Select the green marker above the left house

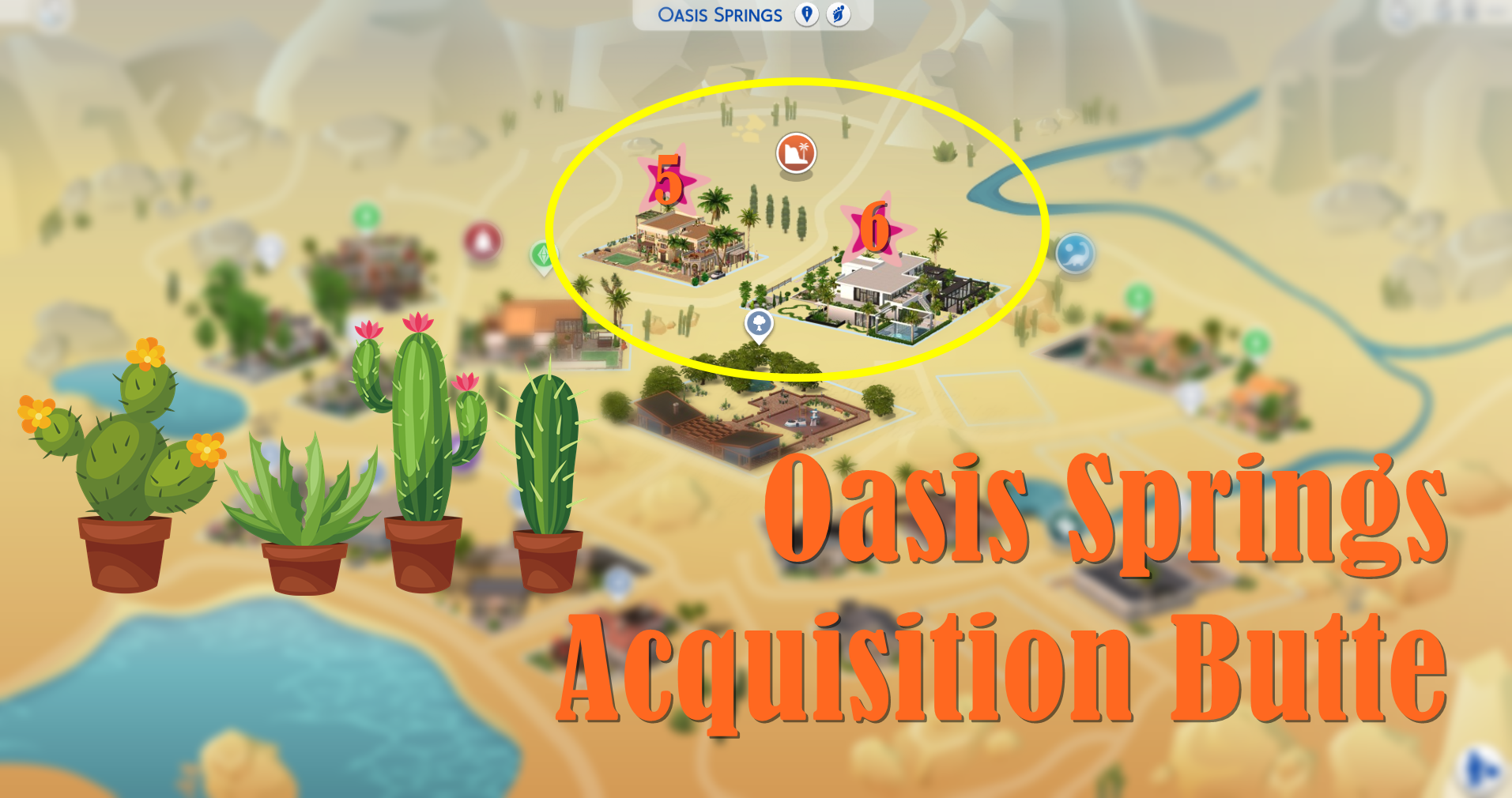tap(366, 216)
